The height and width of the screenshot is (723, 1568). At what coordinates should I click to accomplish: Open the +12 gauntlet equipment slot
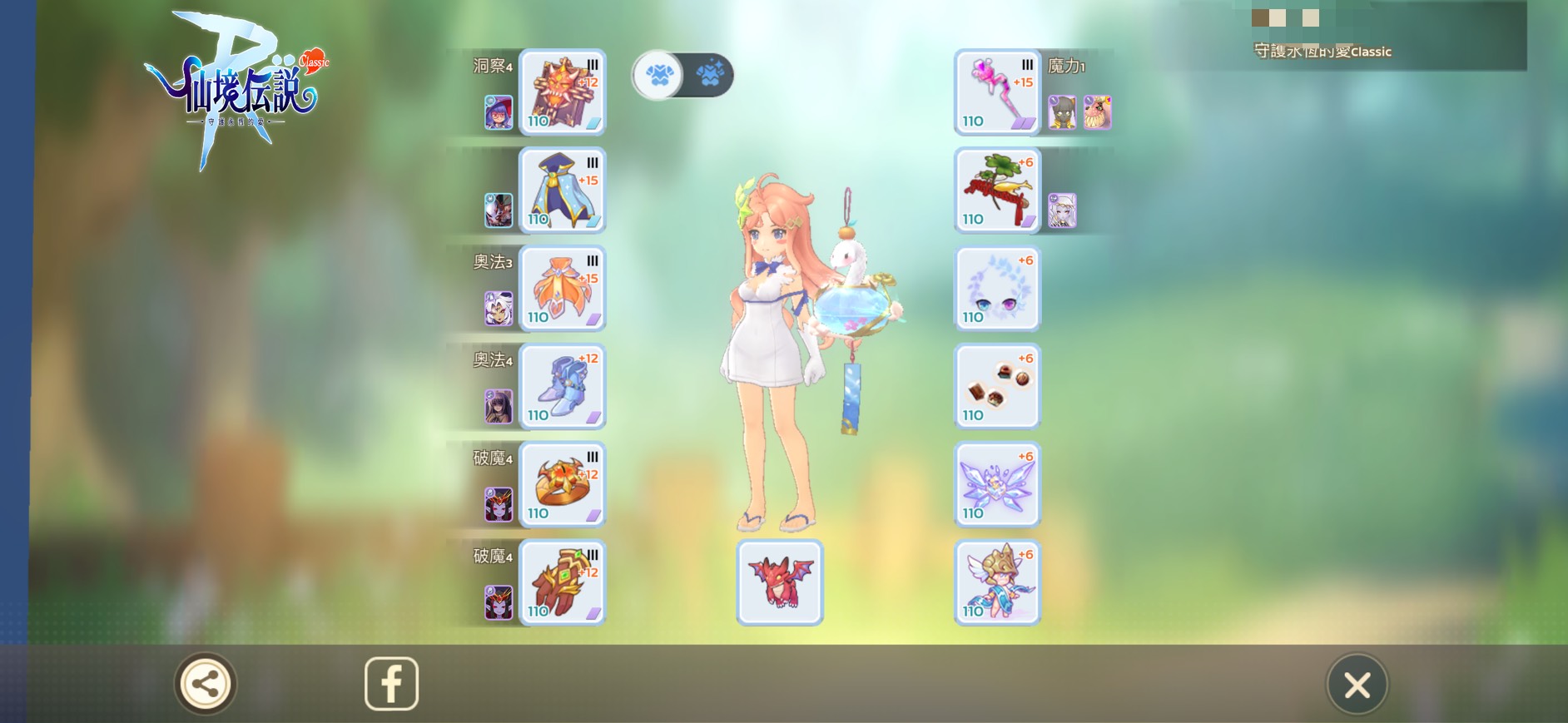click(x=562, y=582)
